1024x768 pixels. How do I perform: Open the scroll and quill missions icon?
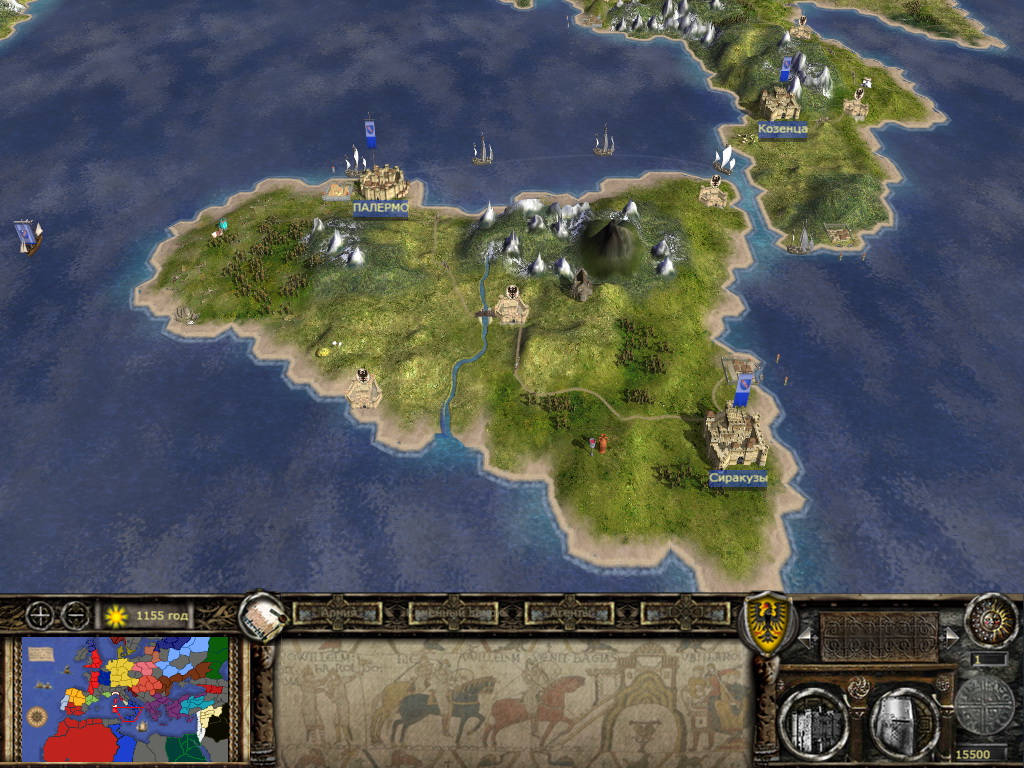pos(262,620)
